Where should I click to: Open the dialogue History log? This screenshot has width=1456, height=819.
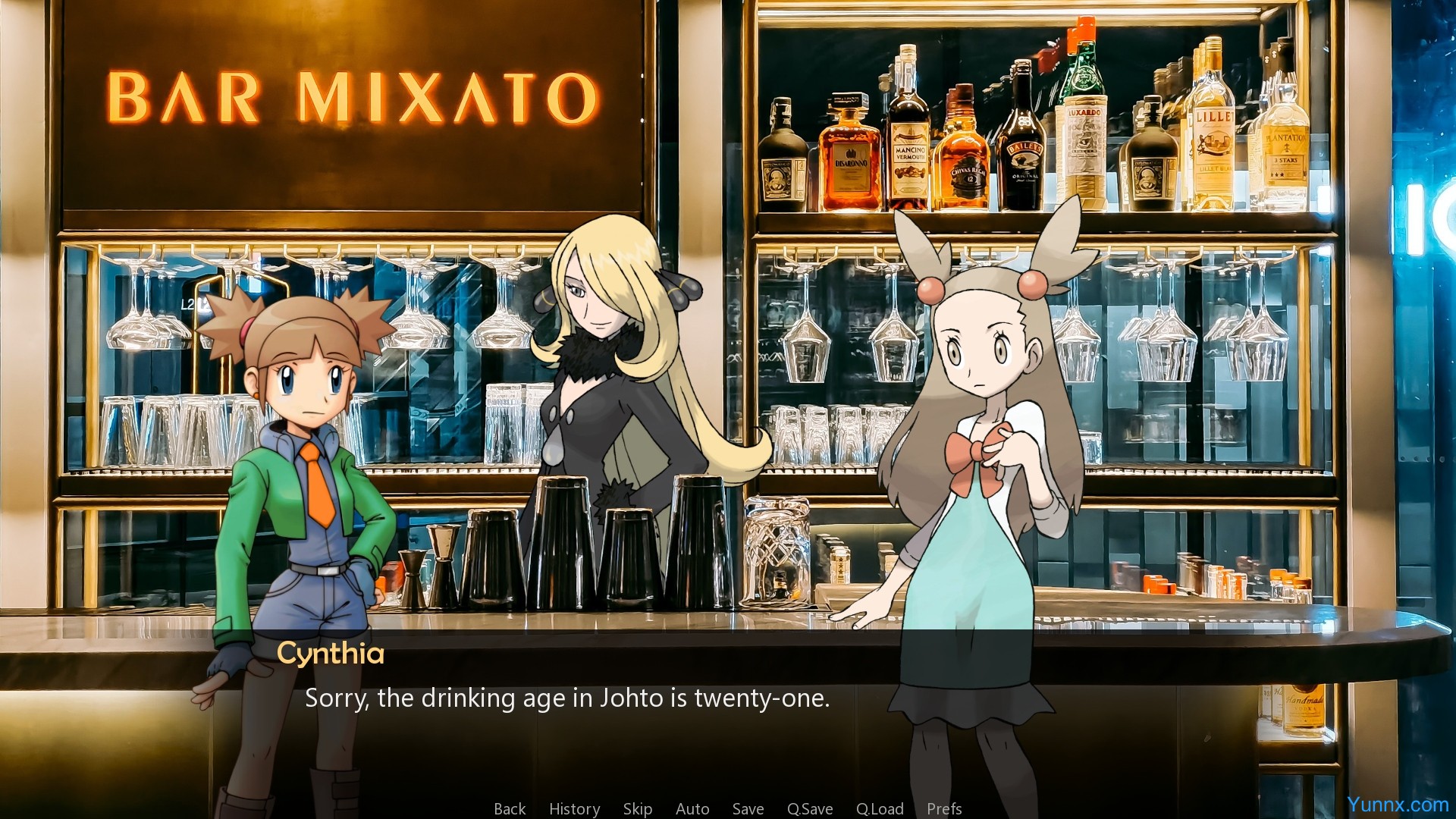[574, 809]
